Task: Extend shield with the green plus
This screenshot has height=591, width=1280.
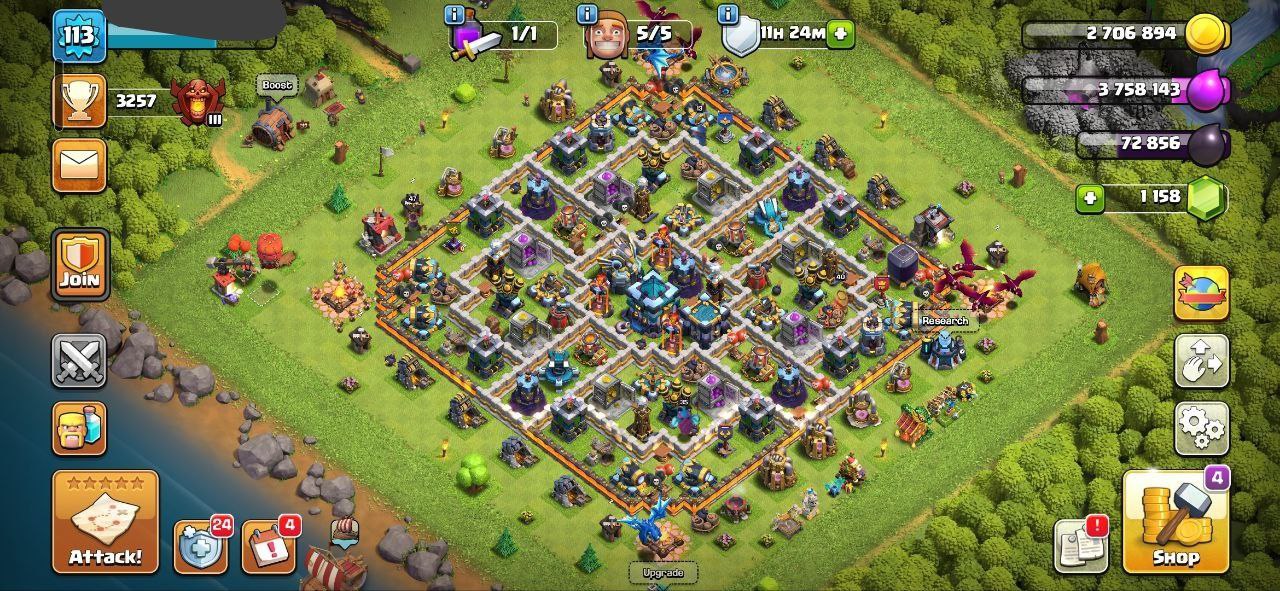Action: [841, 34]
